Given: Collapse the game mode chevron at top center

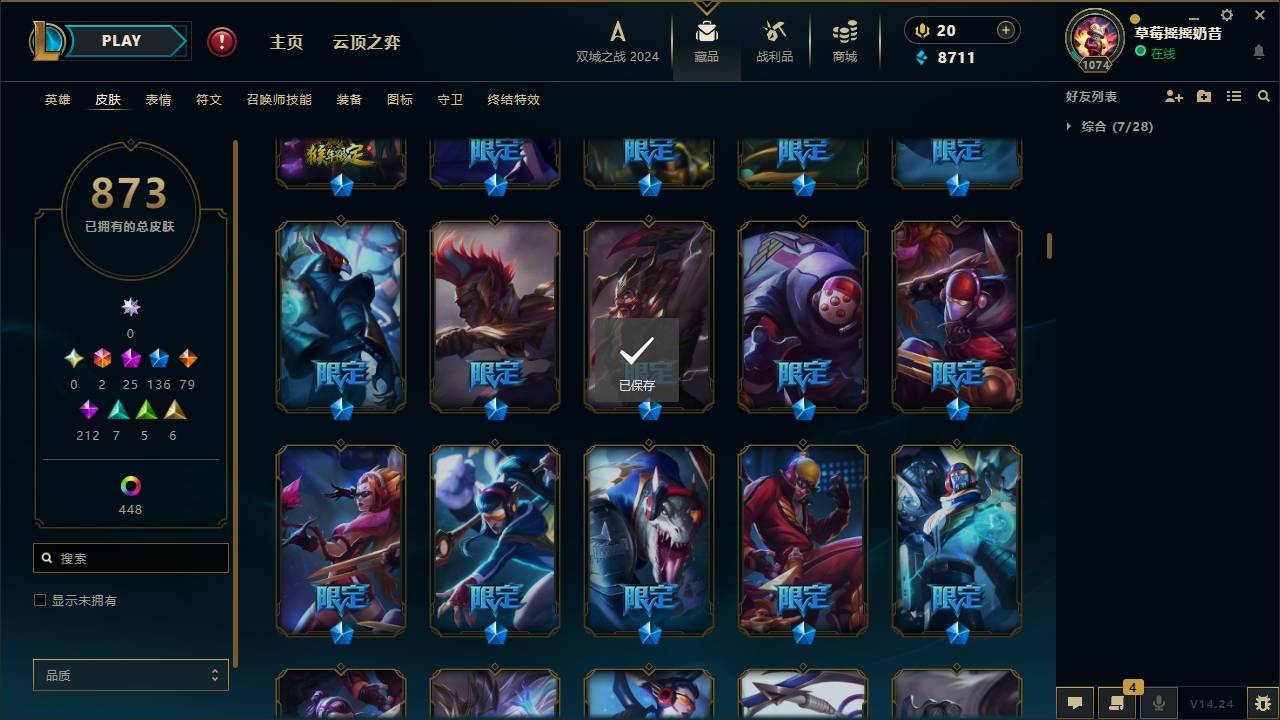Looking at the screenshot, I should pyautogui.click(x=707, y=8).
